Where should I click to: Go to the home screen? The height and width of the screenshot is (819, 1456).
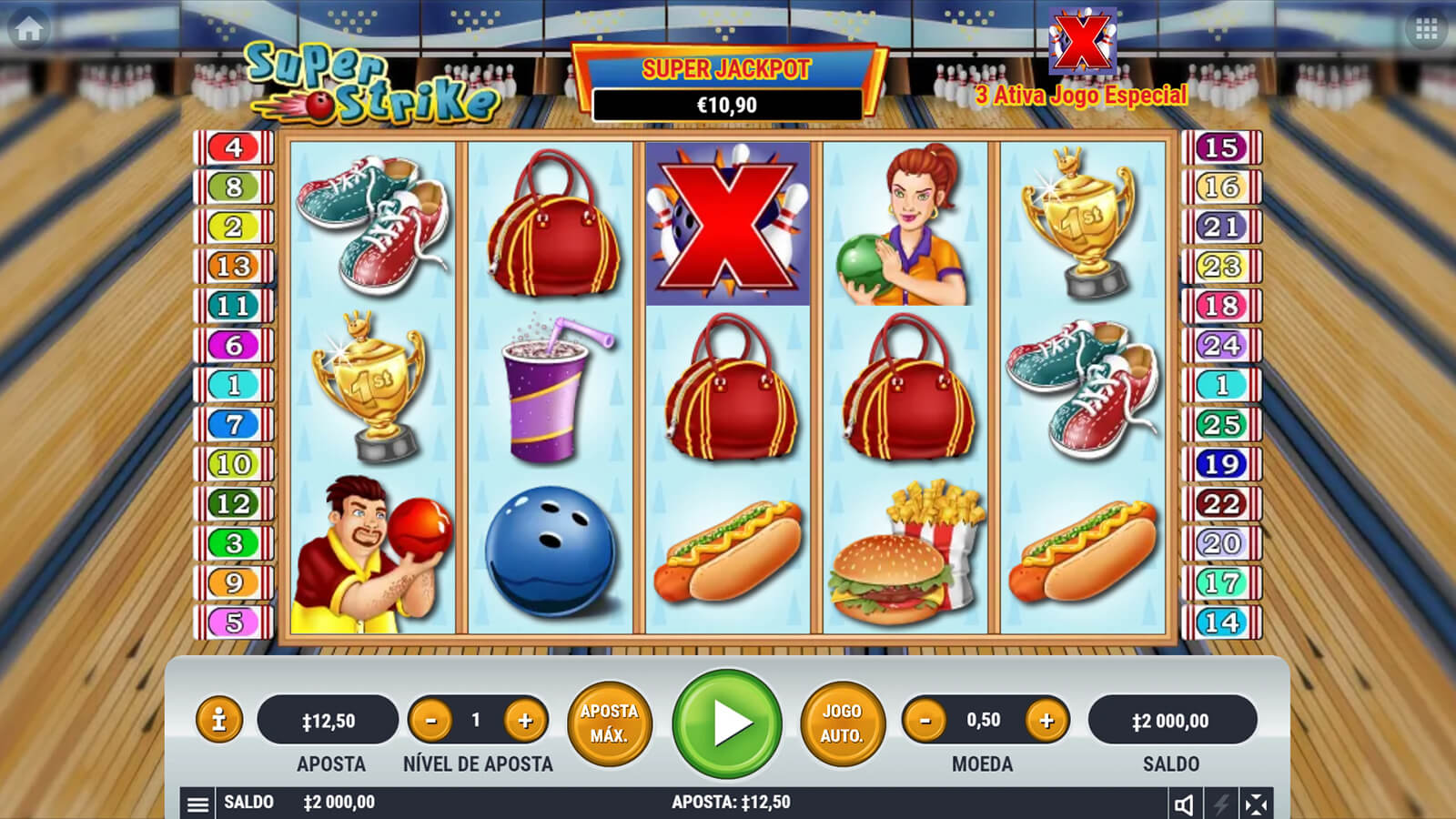point(28,29)
